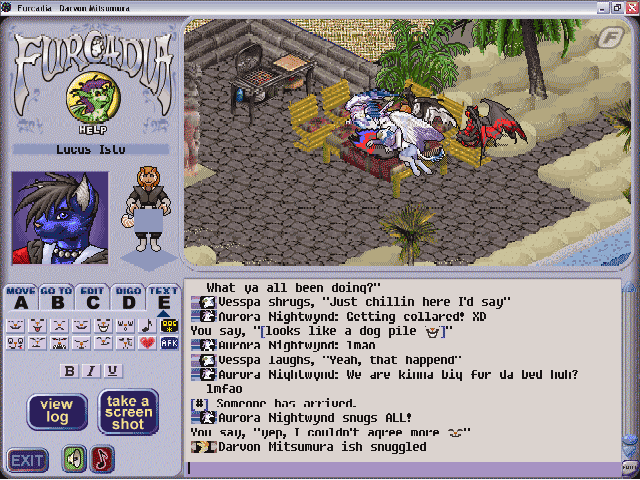Close the Furcadia window
The image size is (640, 480).
click(628, 7)
